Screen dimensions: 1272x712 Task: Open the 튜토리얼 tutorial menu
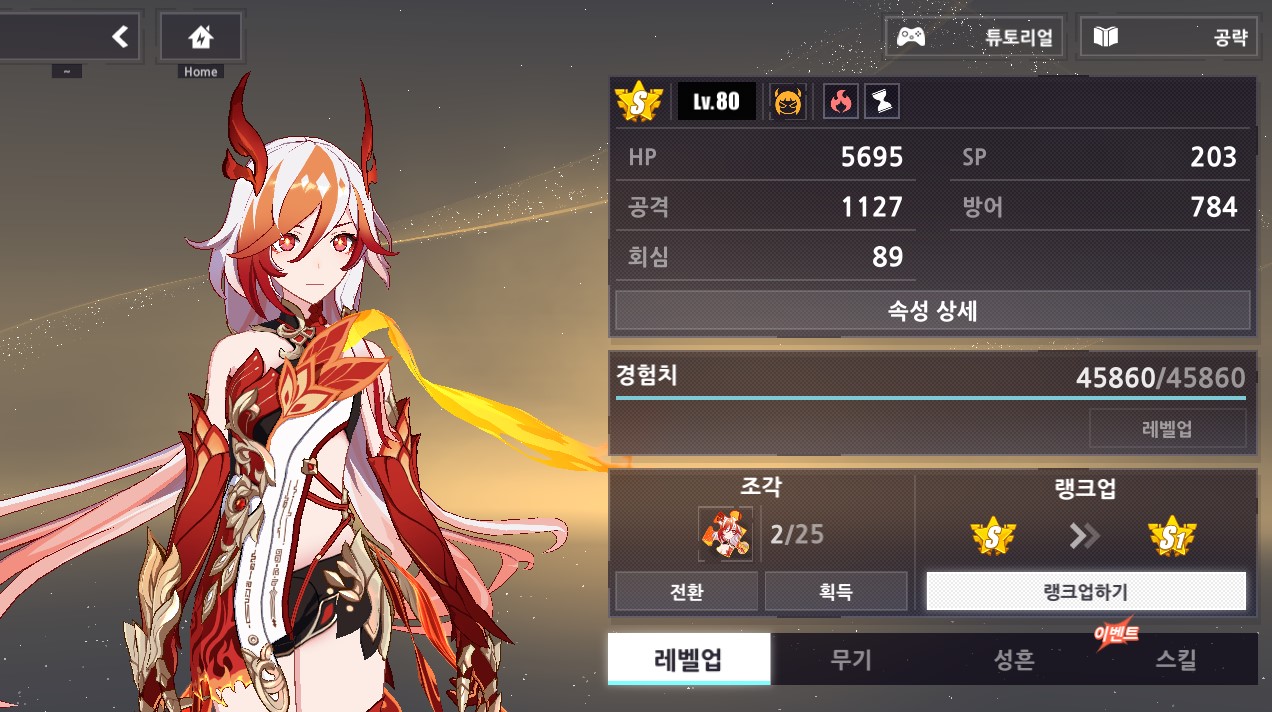(x=975, y=38)
